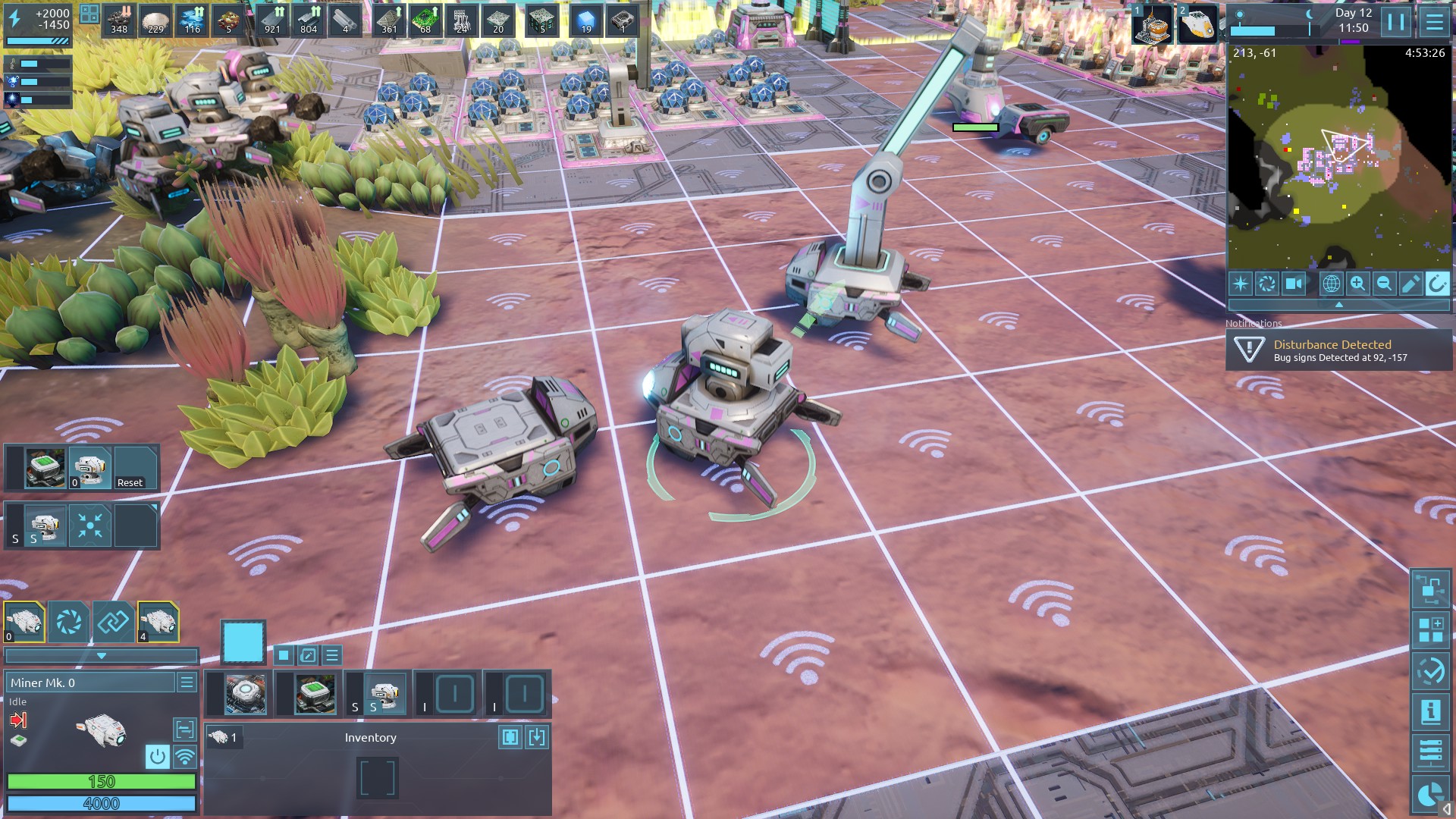
Task: Open the Miner Mk. 0 options menu
Action: tap(187, 682)
